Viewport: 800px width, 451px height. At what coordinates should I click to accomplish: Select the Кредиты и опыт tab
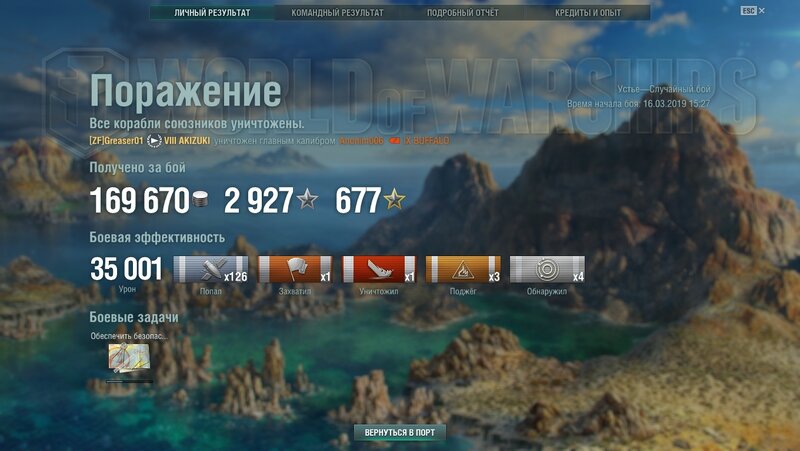tap(587, 13)
